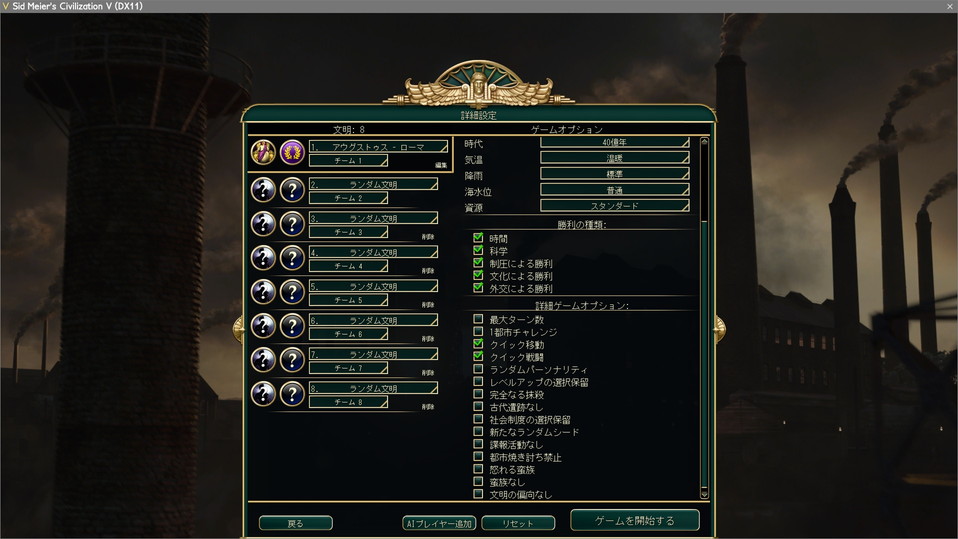Check the 1都市チャレンジ option
Image resolution: width=958 pixels, height=539 pixels.
pos(478,332)
